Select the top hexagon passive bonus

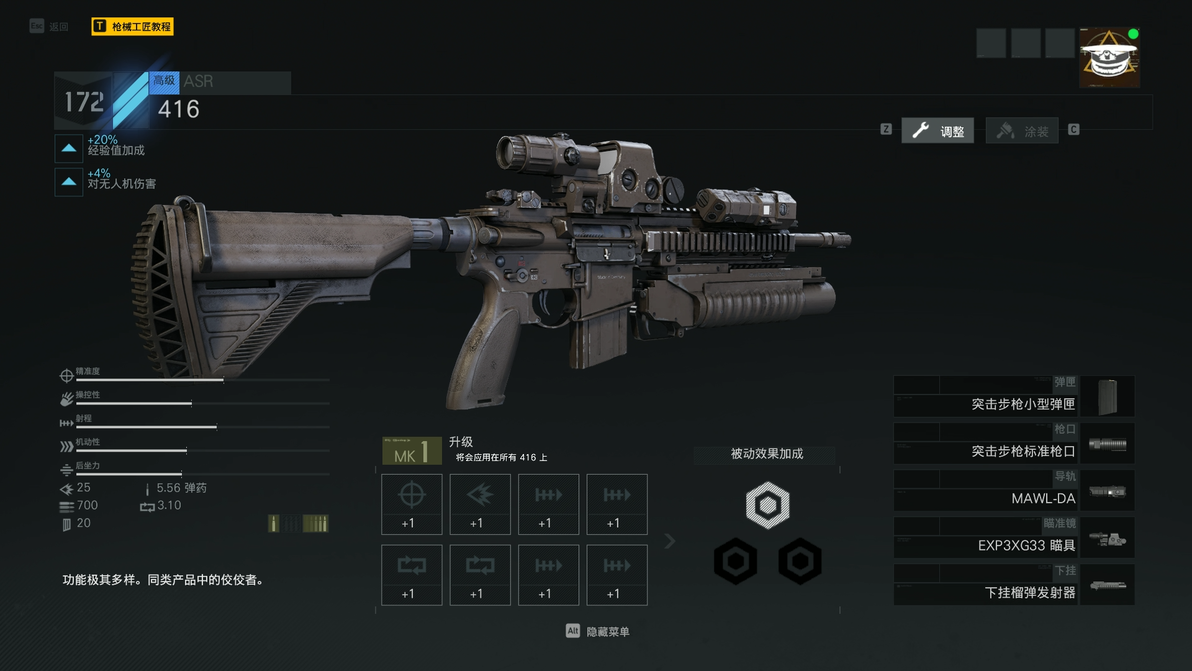767,506
